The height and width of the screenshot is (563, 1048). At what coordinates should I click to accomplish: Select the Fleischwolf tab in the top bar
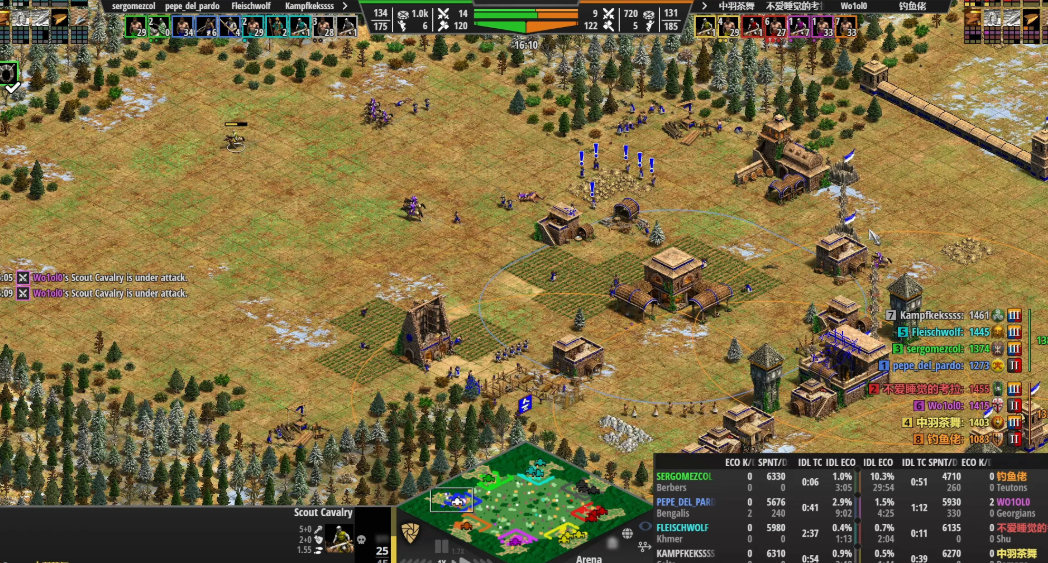(x=251, y=6)
